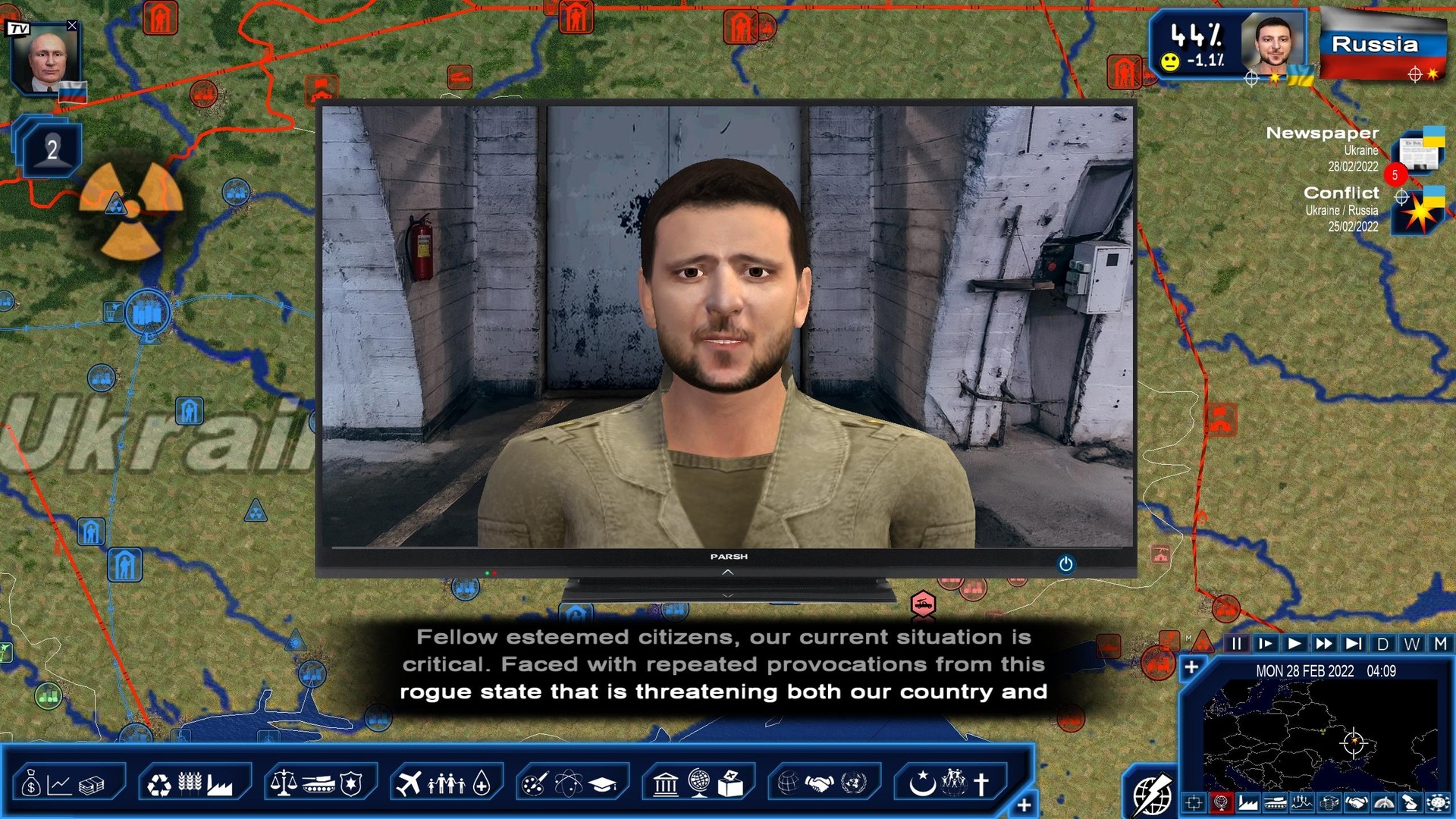Toggle the virus pandemic layer on the minimap bar
The height and width of the screenshot is (819, 1456).
click(x=1440, y=802)
